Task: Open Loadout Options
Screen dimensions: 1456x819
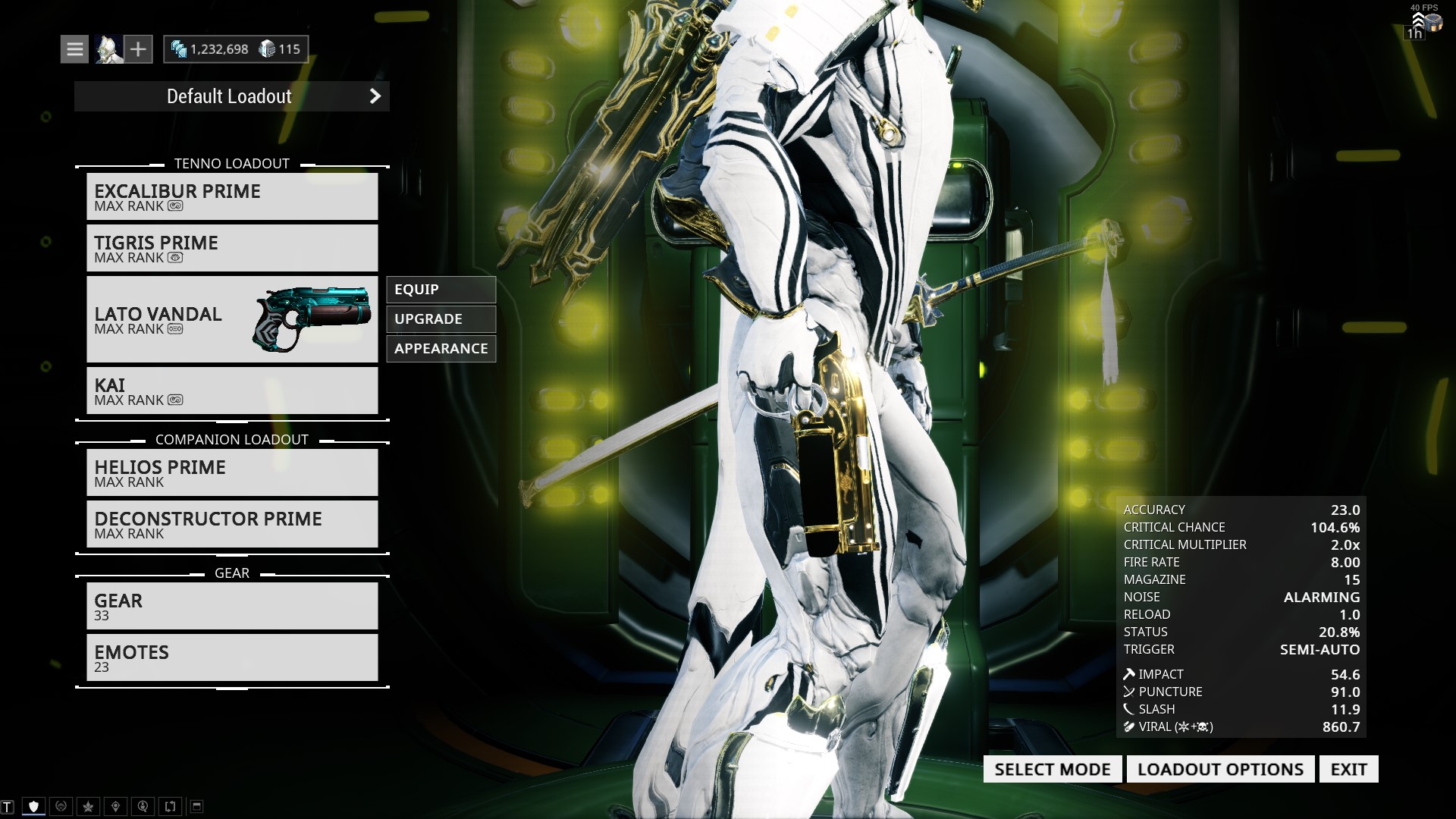Action: pos(1220,769)
